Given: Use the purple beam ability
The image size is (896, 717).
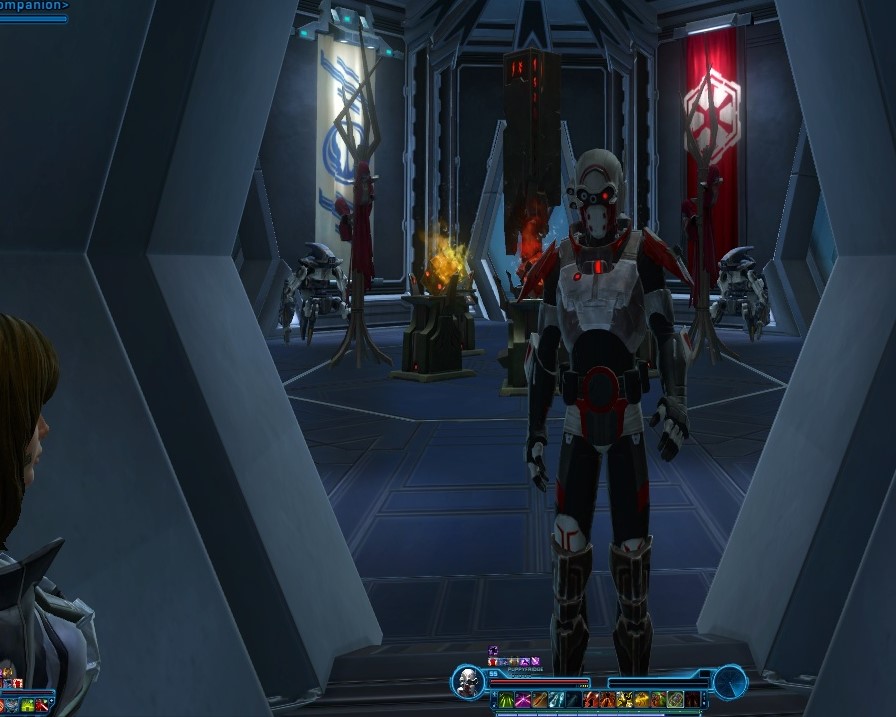Looking at the screenshot, I should 523,700.
